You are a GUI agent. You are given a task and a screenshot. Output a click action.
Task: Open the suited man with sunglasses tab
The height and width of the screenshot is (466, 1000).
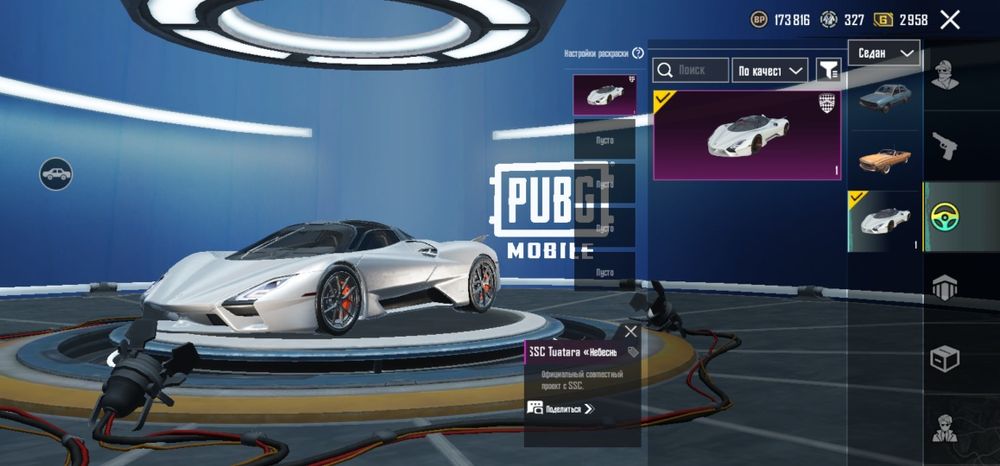coord(945,428)
